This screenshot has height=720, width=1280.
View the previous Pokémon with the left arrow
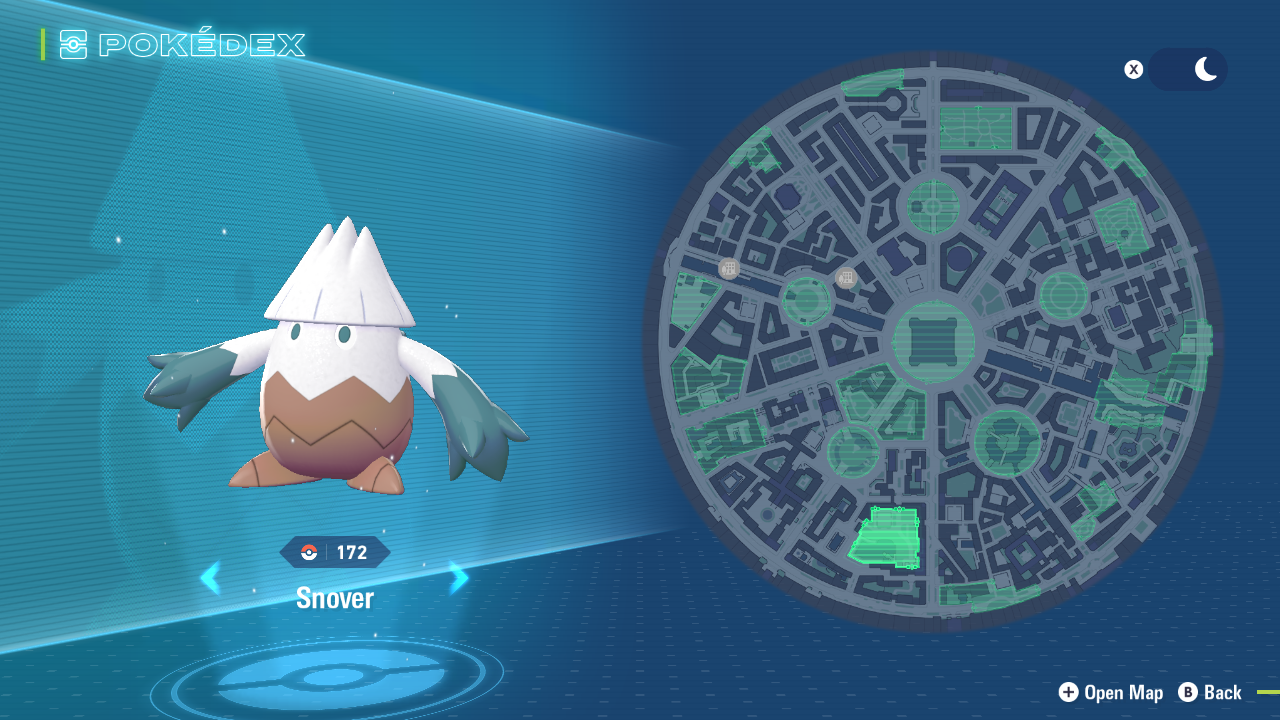click(212, 578)
